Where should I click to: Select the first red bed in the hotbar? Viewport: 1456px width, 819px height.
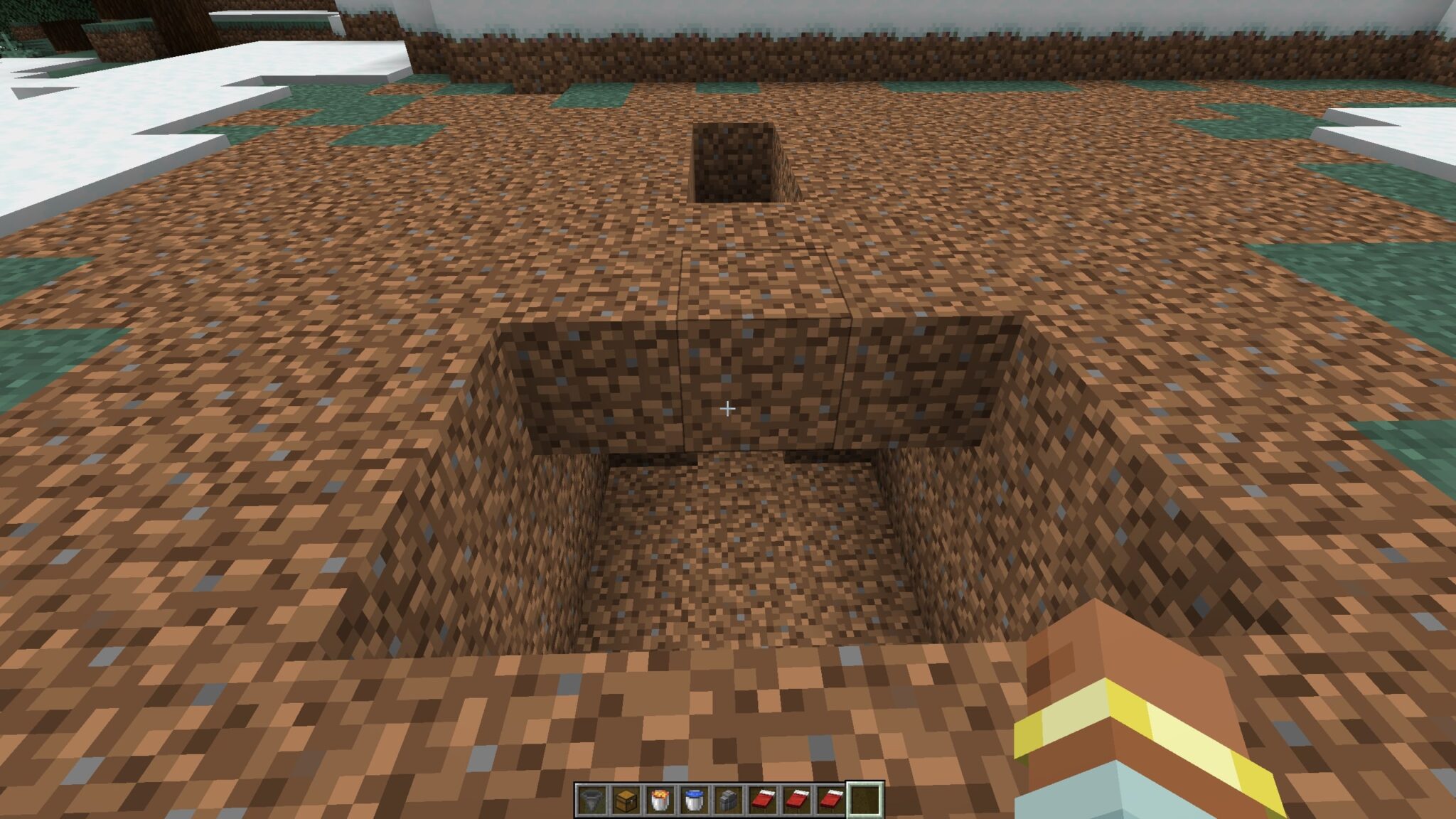tap(762, 800)
